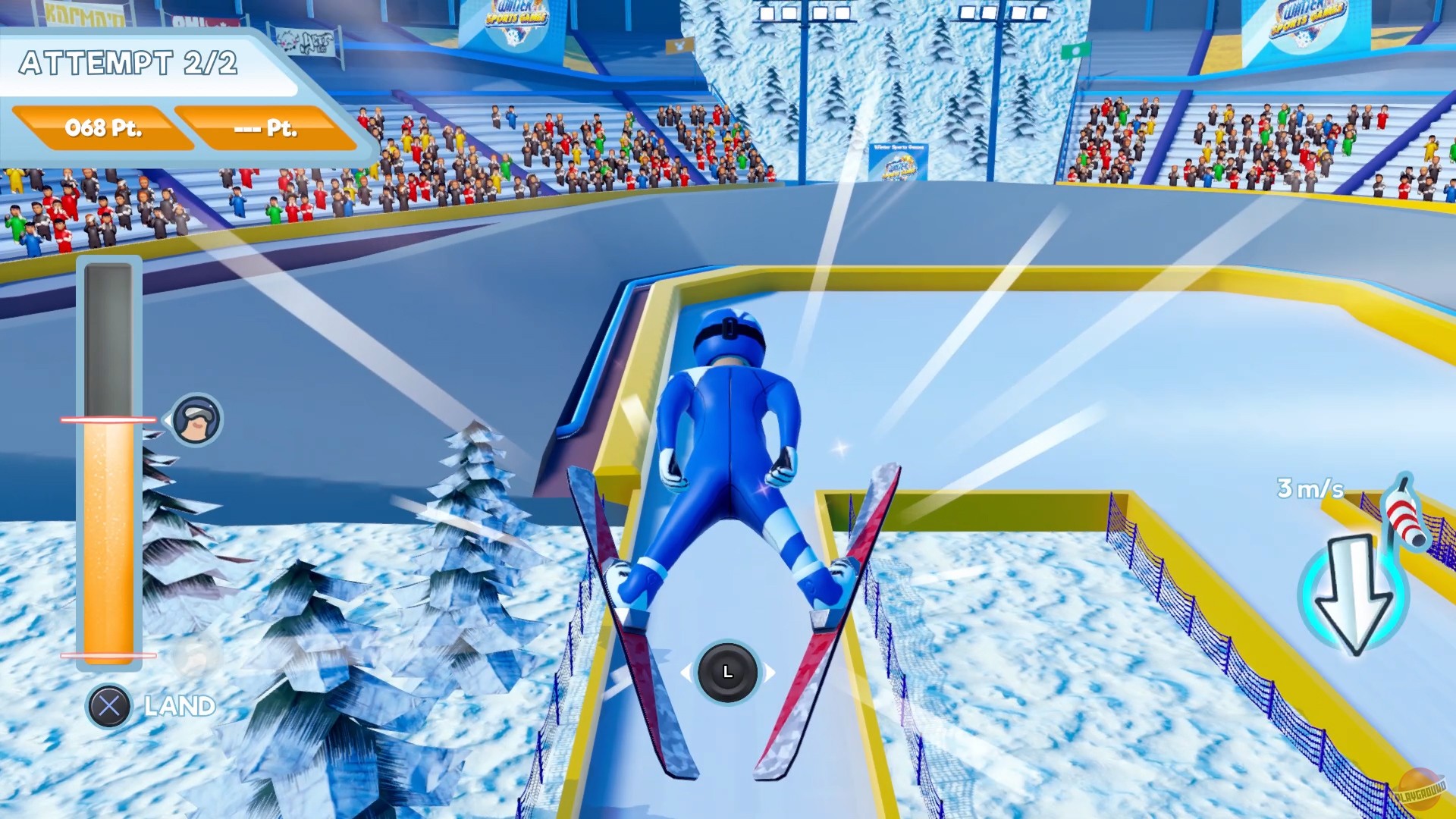Toggle the first indicator square top center

(x=769, y=13)
